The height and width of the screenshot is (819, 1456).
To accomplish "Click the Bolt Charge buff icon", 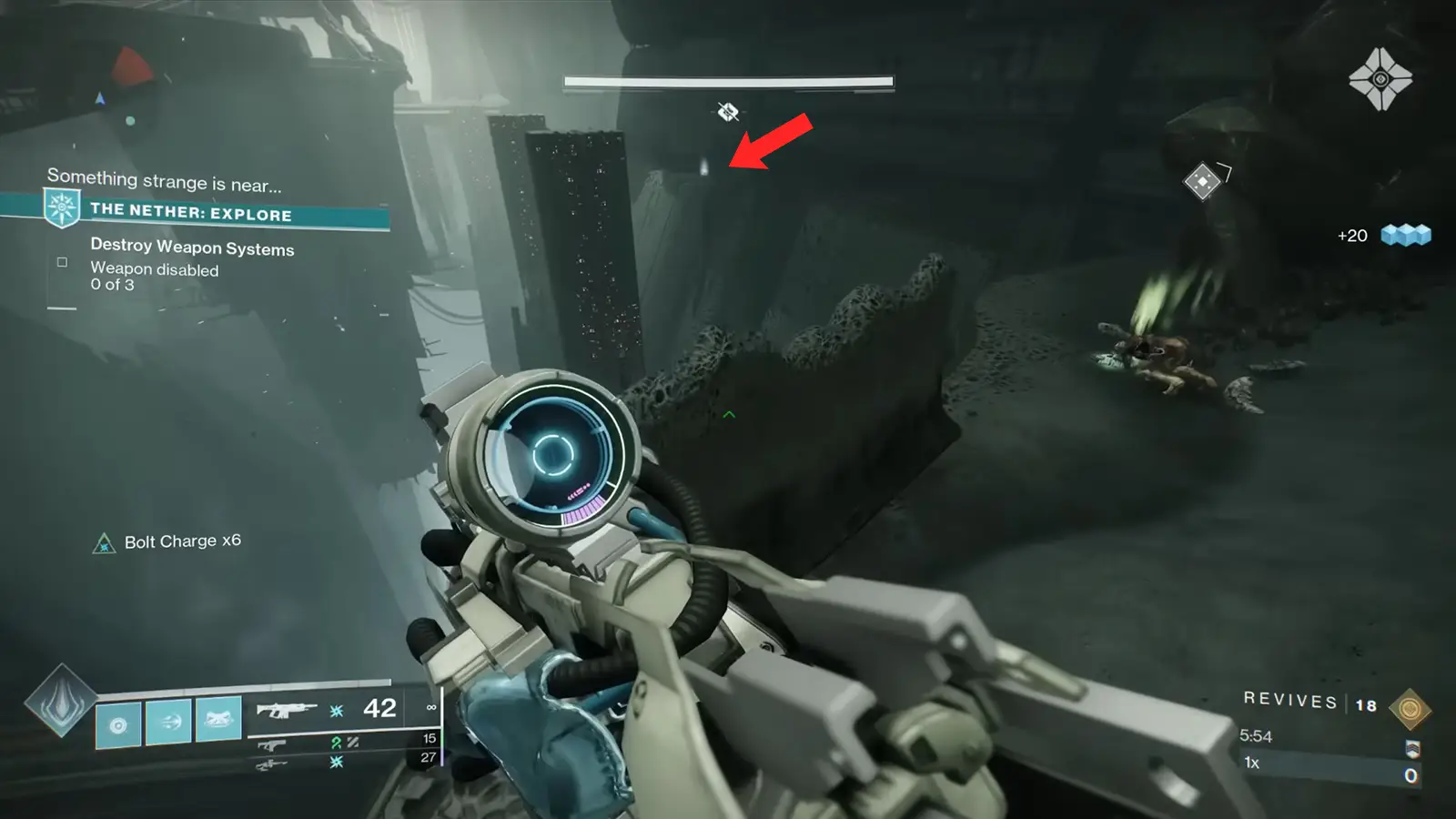I will [105, 544].
